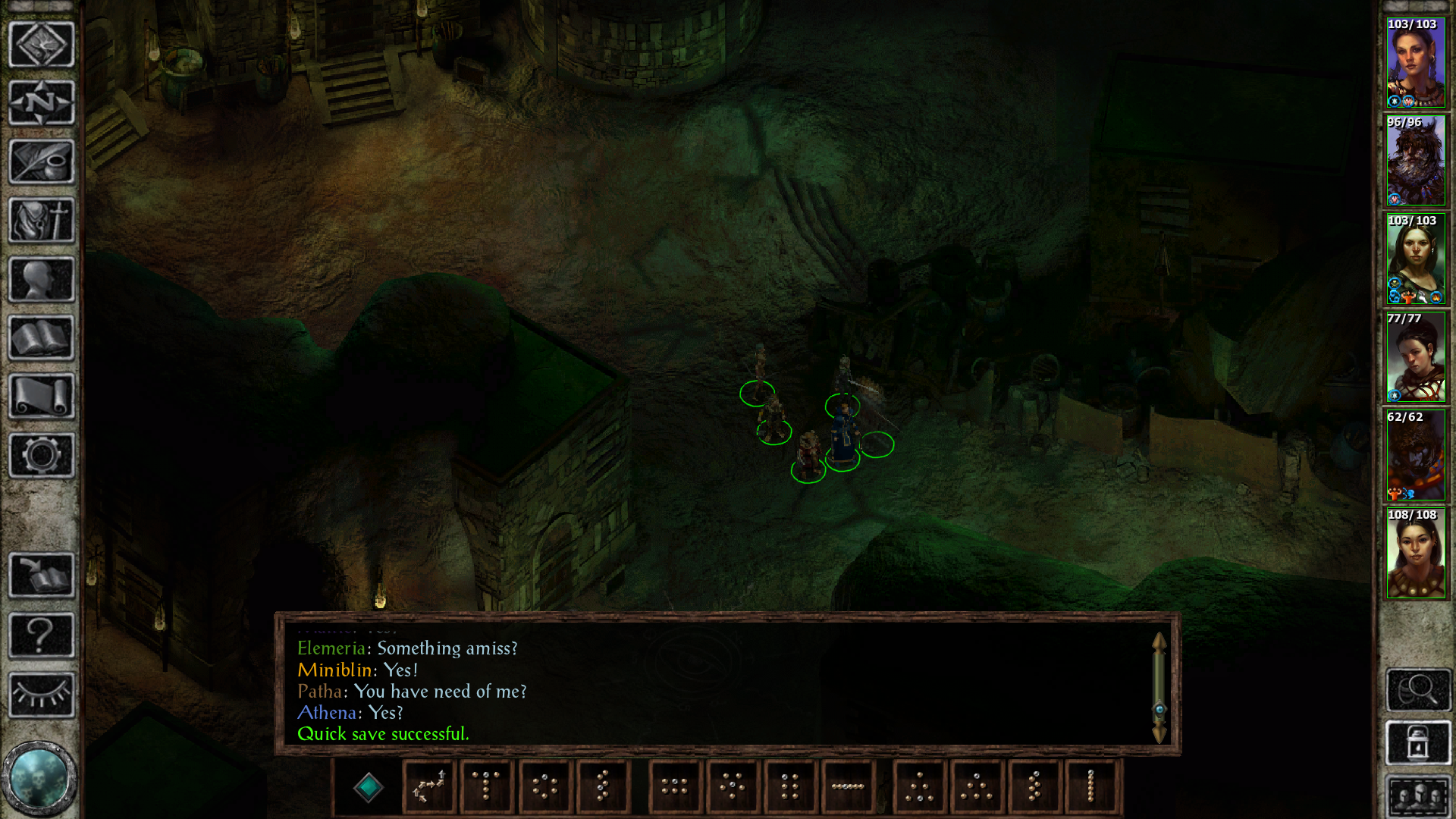Open the options gear menu
1456x819 pixels.
tap(41, 455)
